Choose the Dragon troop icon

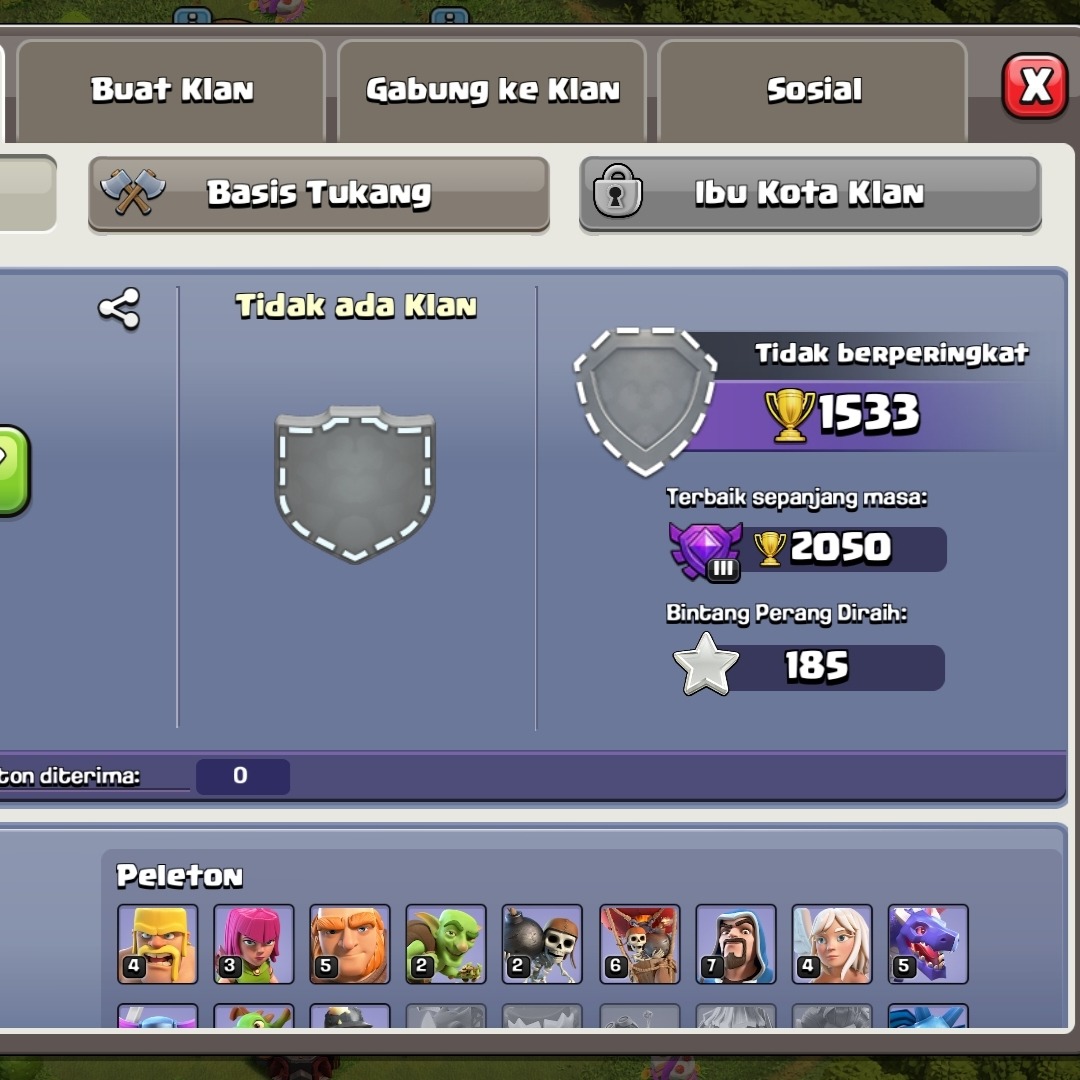[x=928, y=944]
